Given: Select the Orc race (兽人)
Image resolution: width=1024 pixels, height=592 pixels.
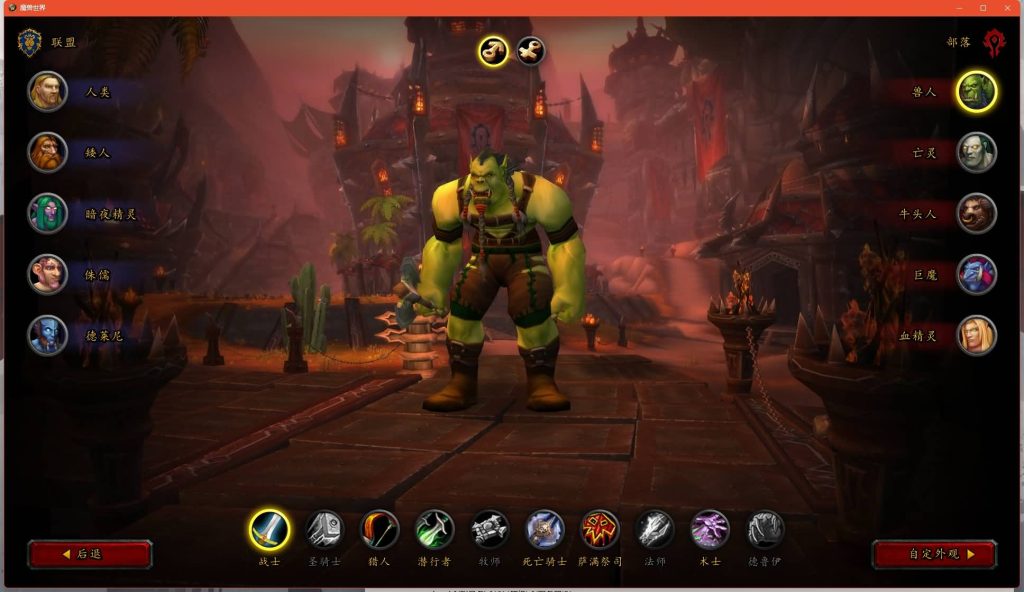Looking at the screenshot, I should pyautogui.click(x=976, y=91).
